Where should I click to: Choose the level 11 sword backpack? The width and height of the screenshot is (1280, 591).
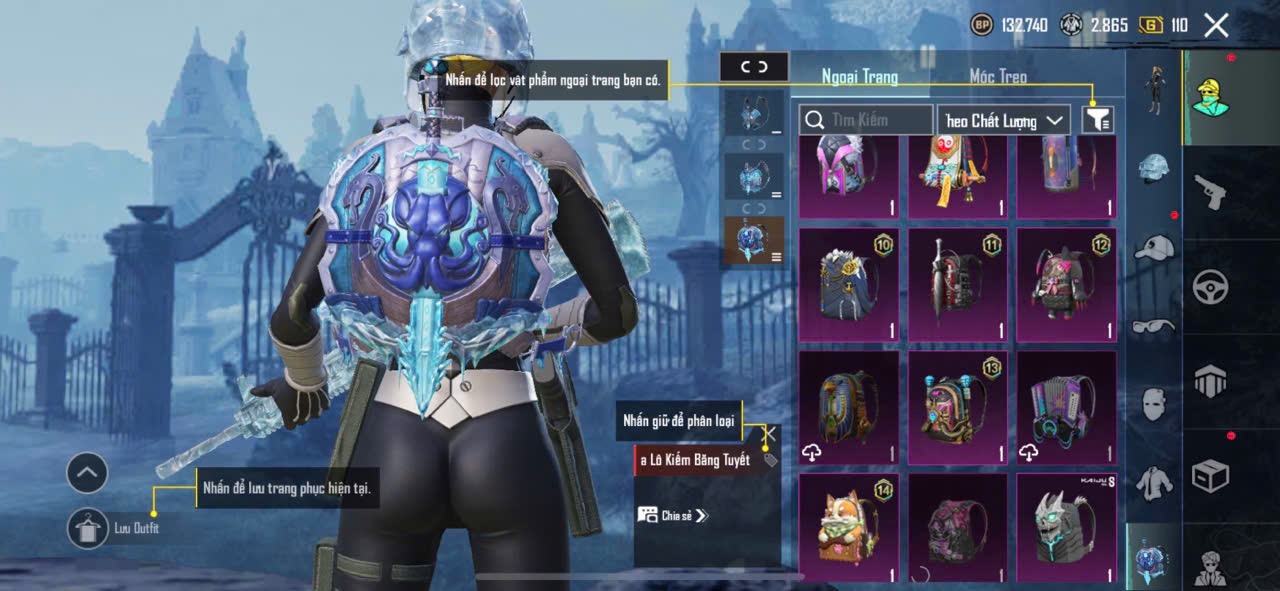tap(957, 284)
